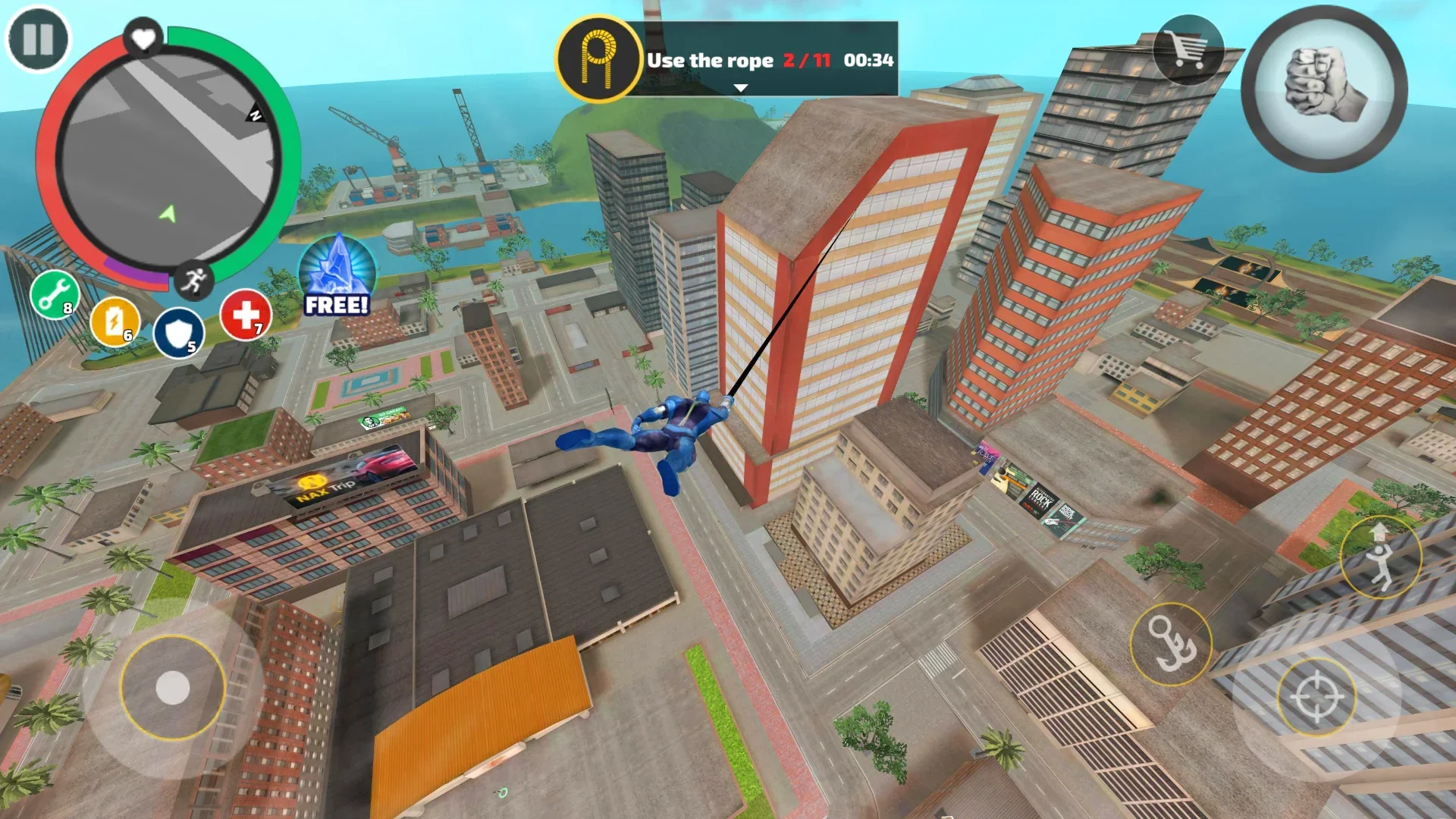Tap the running man sprint icon
1456x819 pixels.
click(x=193, y=281)
